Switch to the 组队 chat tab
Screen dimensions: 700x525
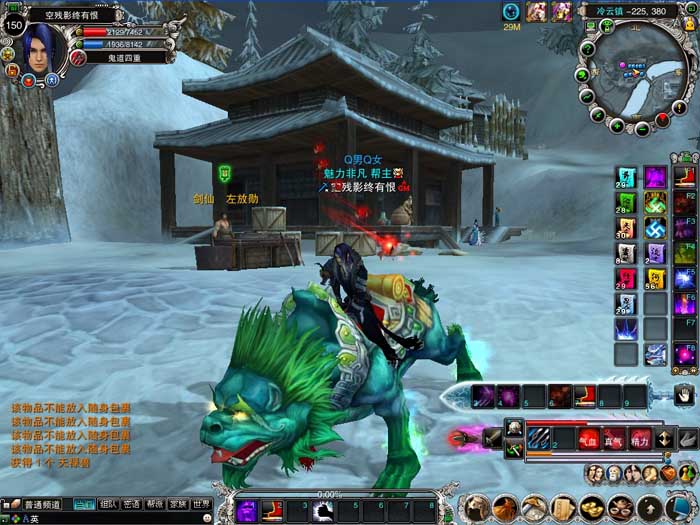(108, 505)
